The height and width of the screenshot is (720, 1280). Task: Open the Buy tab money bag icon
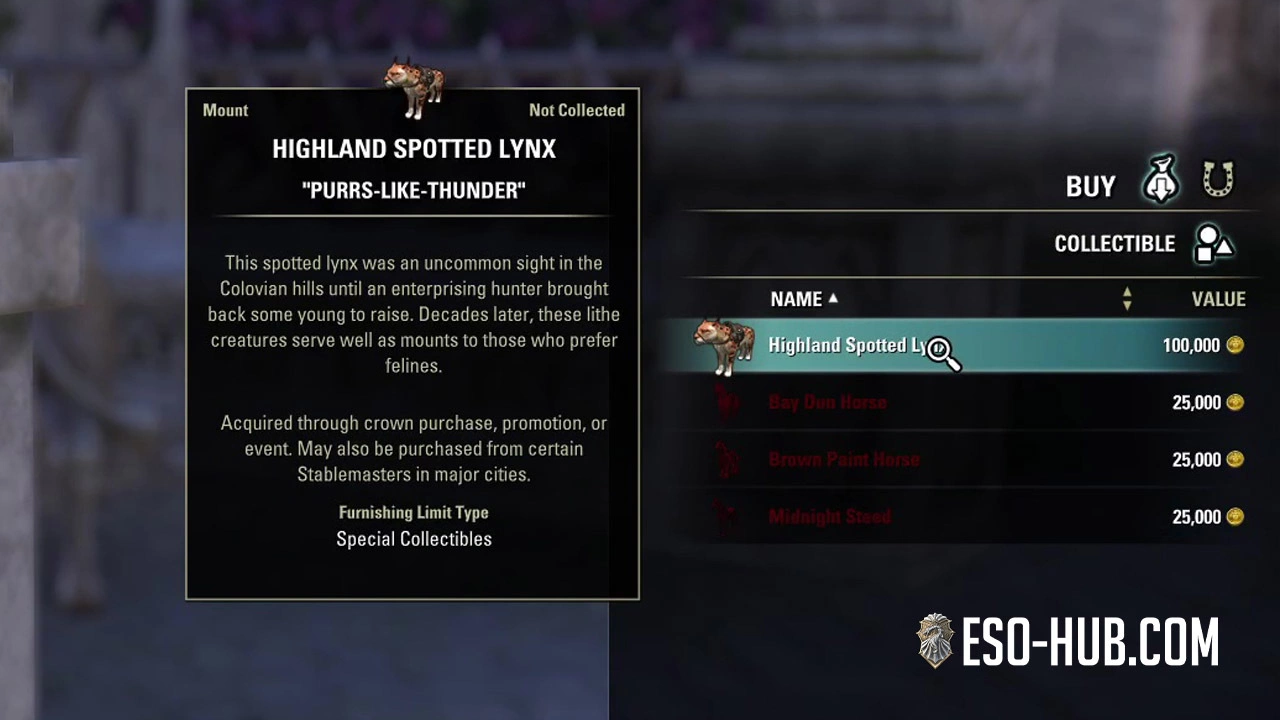[x=1161, y=181]
